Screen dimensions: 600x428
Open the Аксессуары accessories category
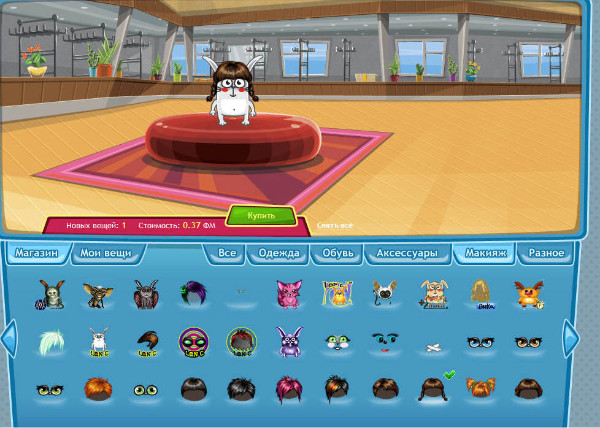[x=406, y=253]
